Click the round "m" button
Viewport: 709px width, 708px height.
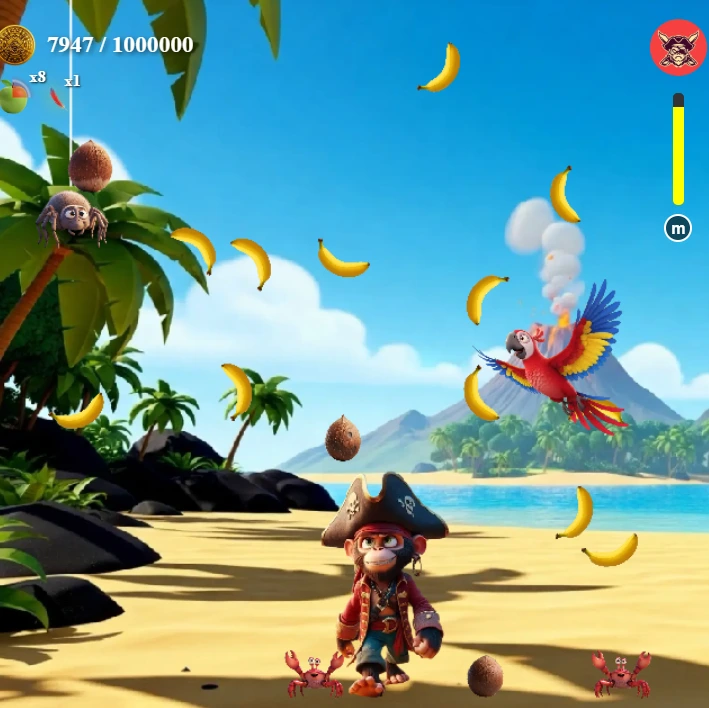point(678,229)
